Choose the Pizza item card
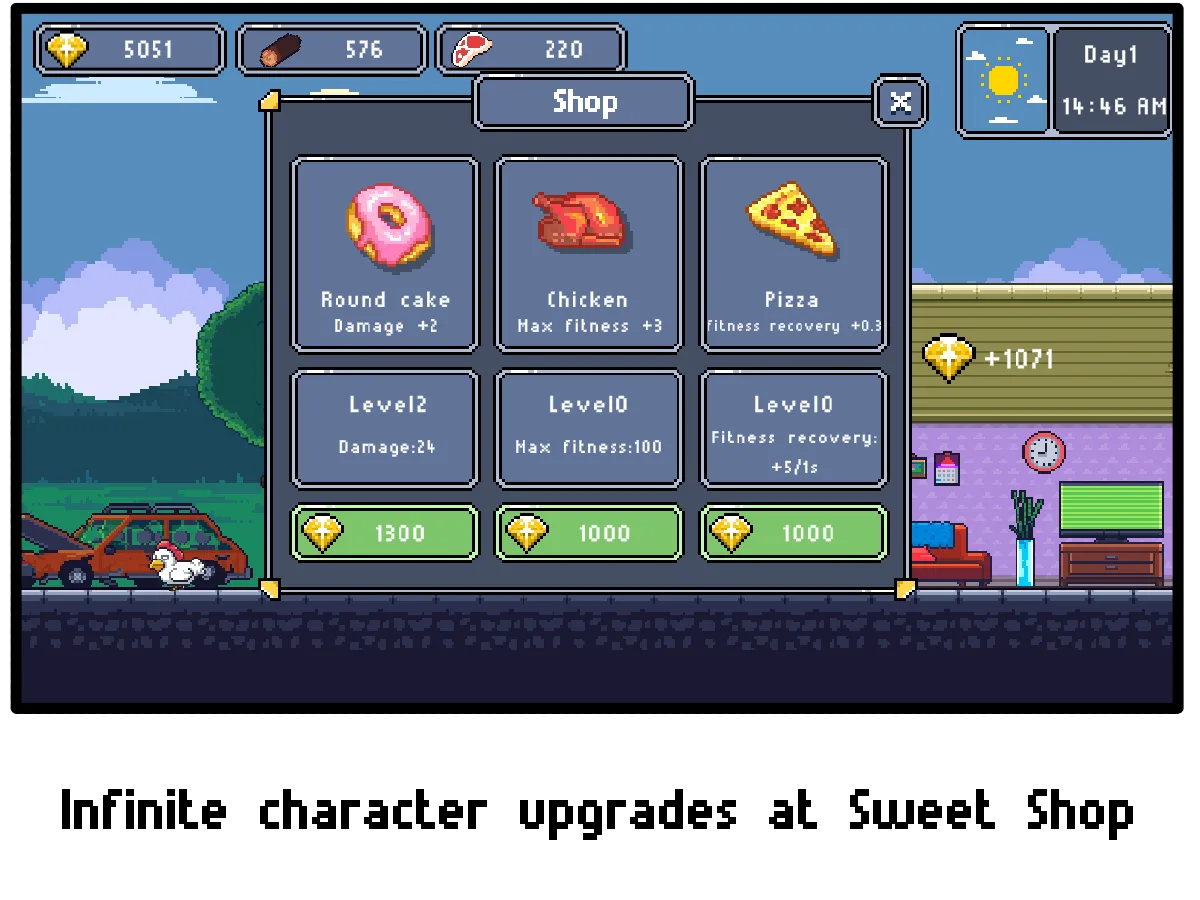 coord(793,254)
